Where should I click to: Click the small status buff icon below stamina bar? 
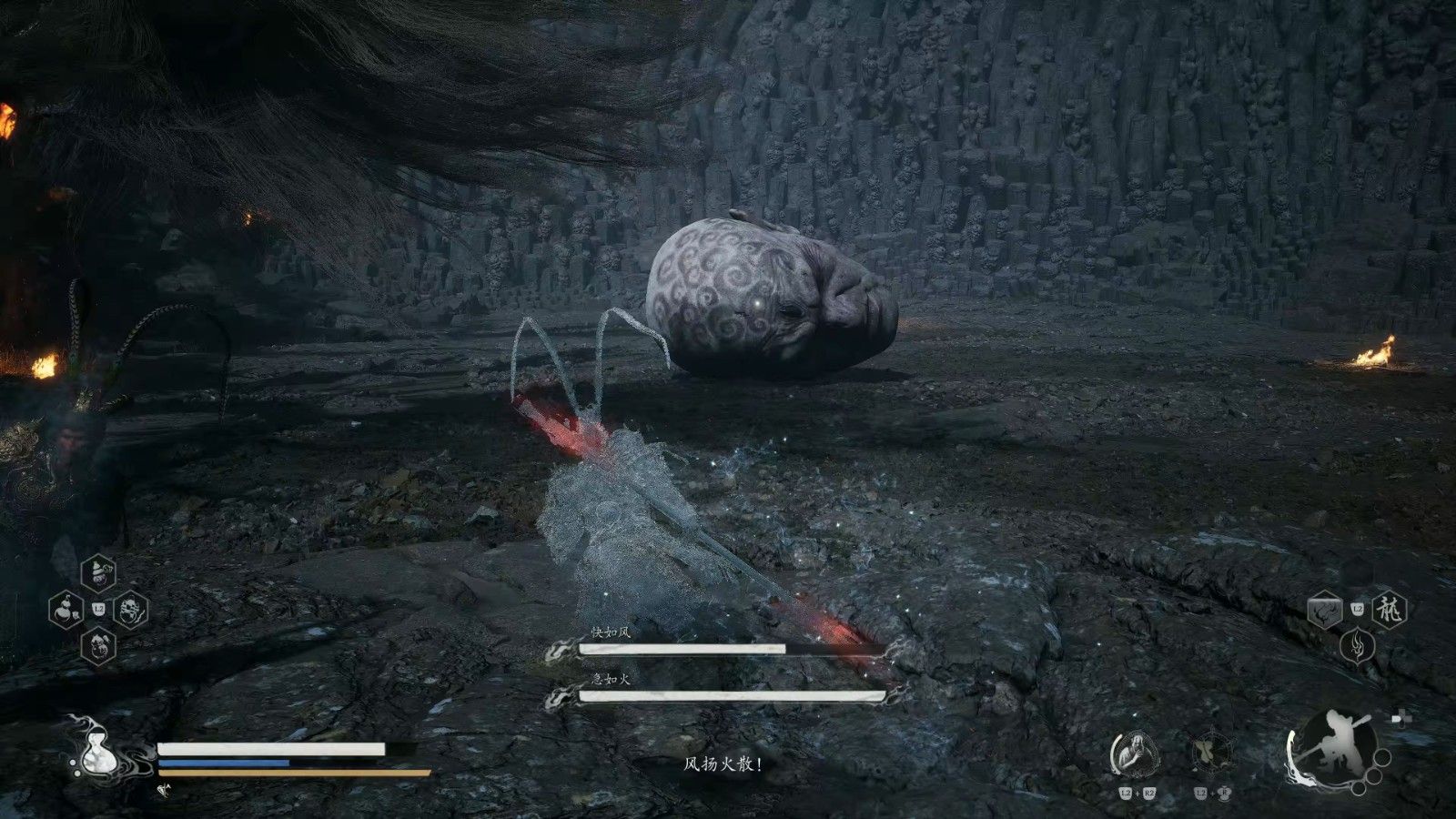(164, 791)
